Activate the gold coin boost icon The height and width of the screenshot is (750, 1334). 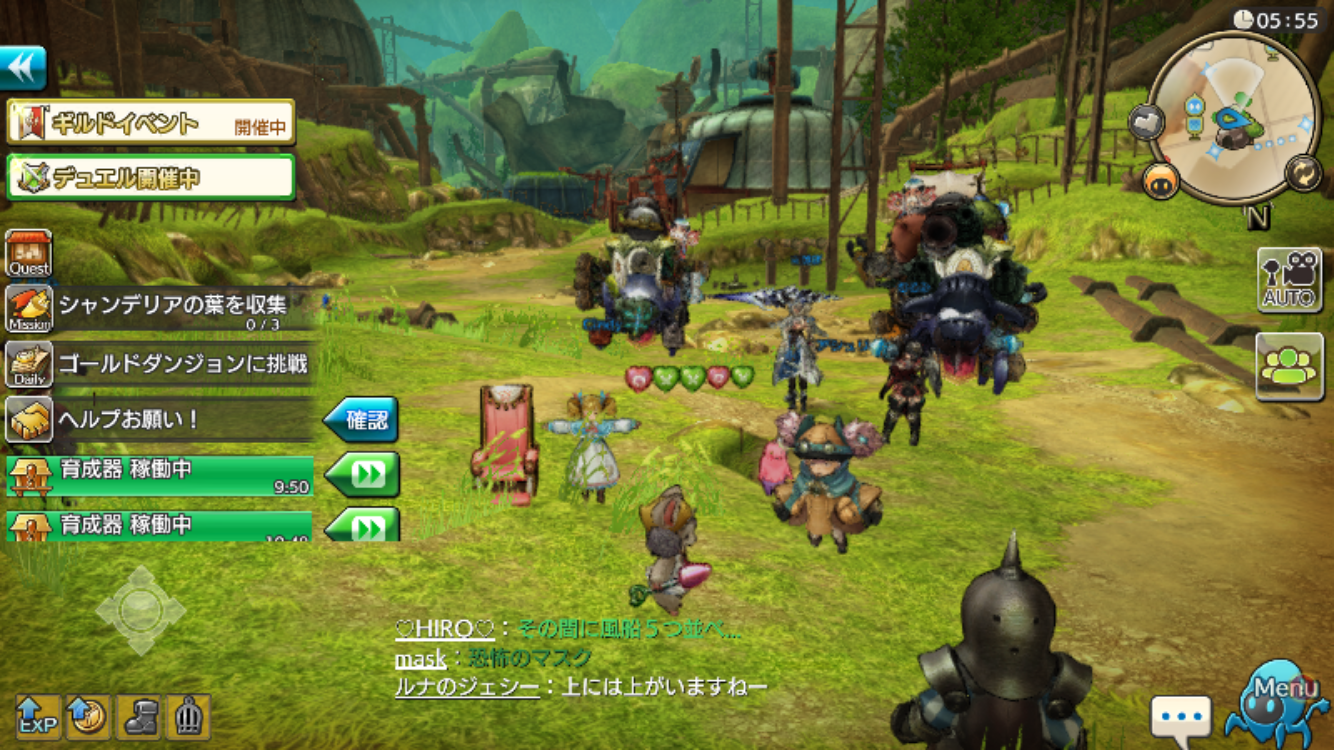click(88, 716)
